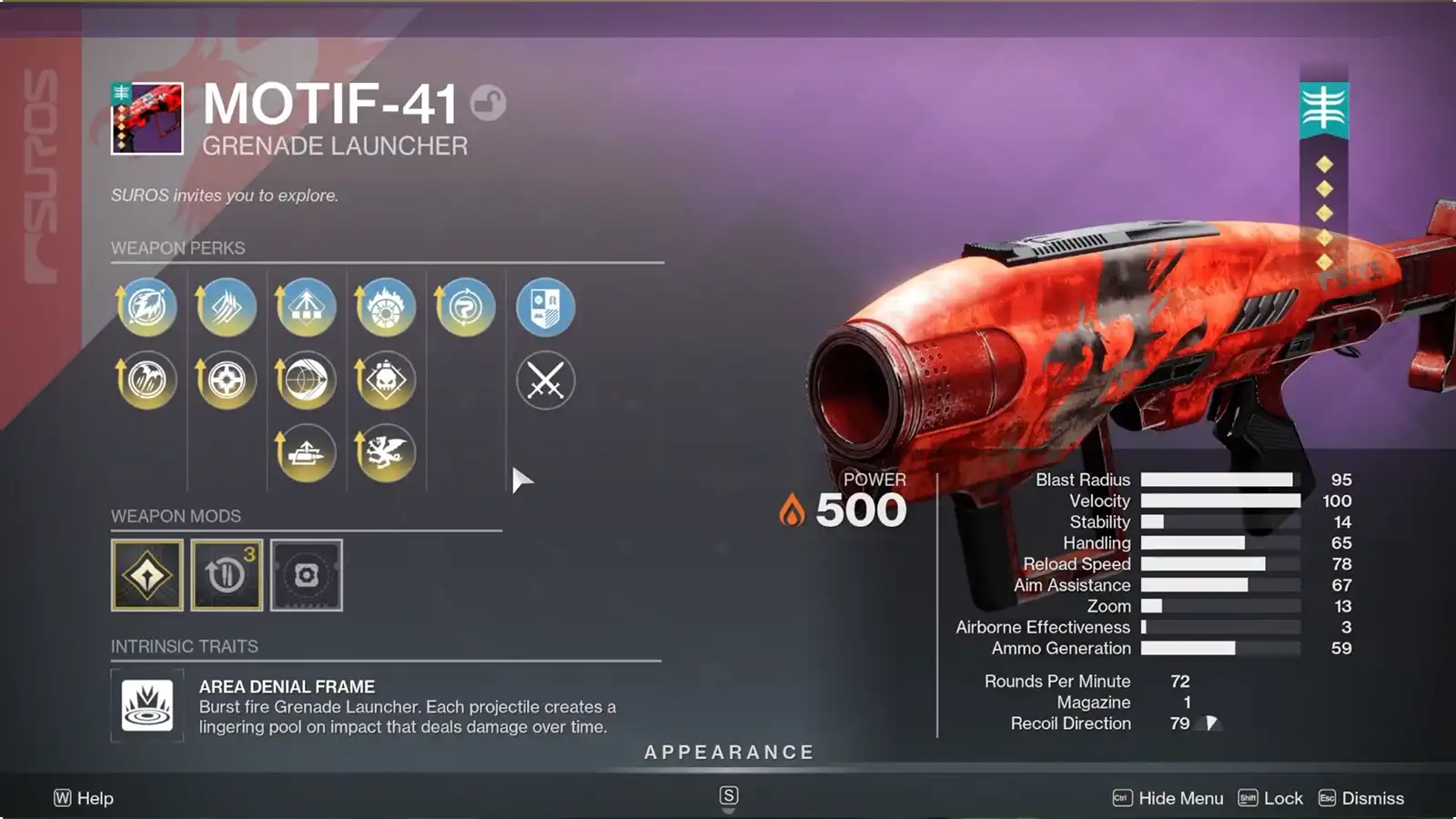This screenshot has height=819, width=1456.
Task: Select the flaming wheel perk icon
Action: (x=386, y=308)
